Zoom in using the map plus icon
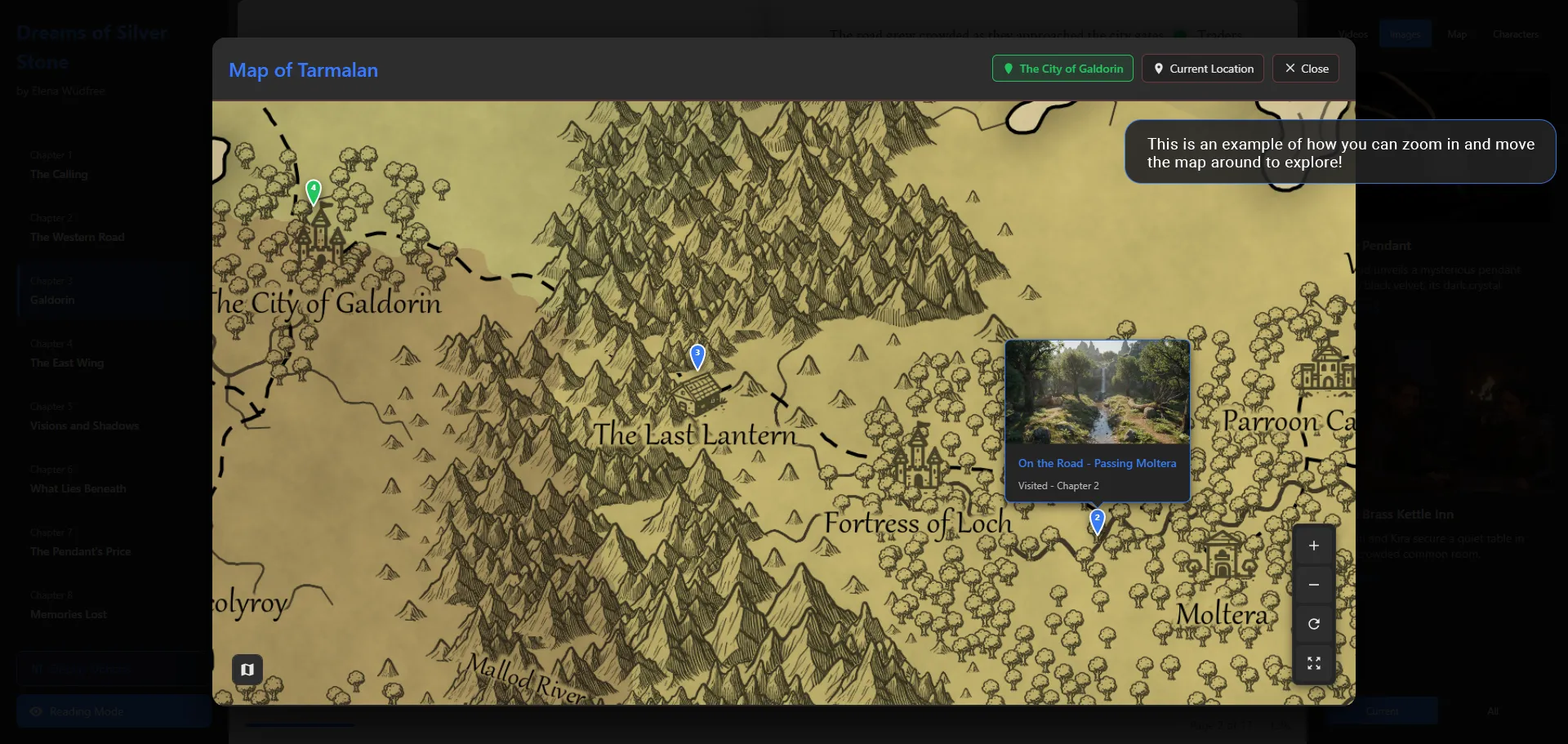Viewport: 1568px width, 744px height. point(1313,546)
